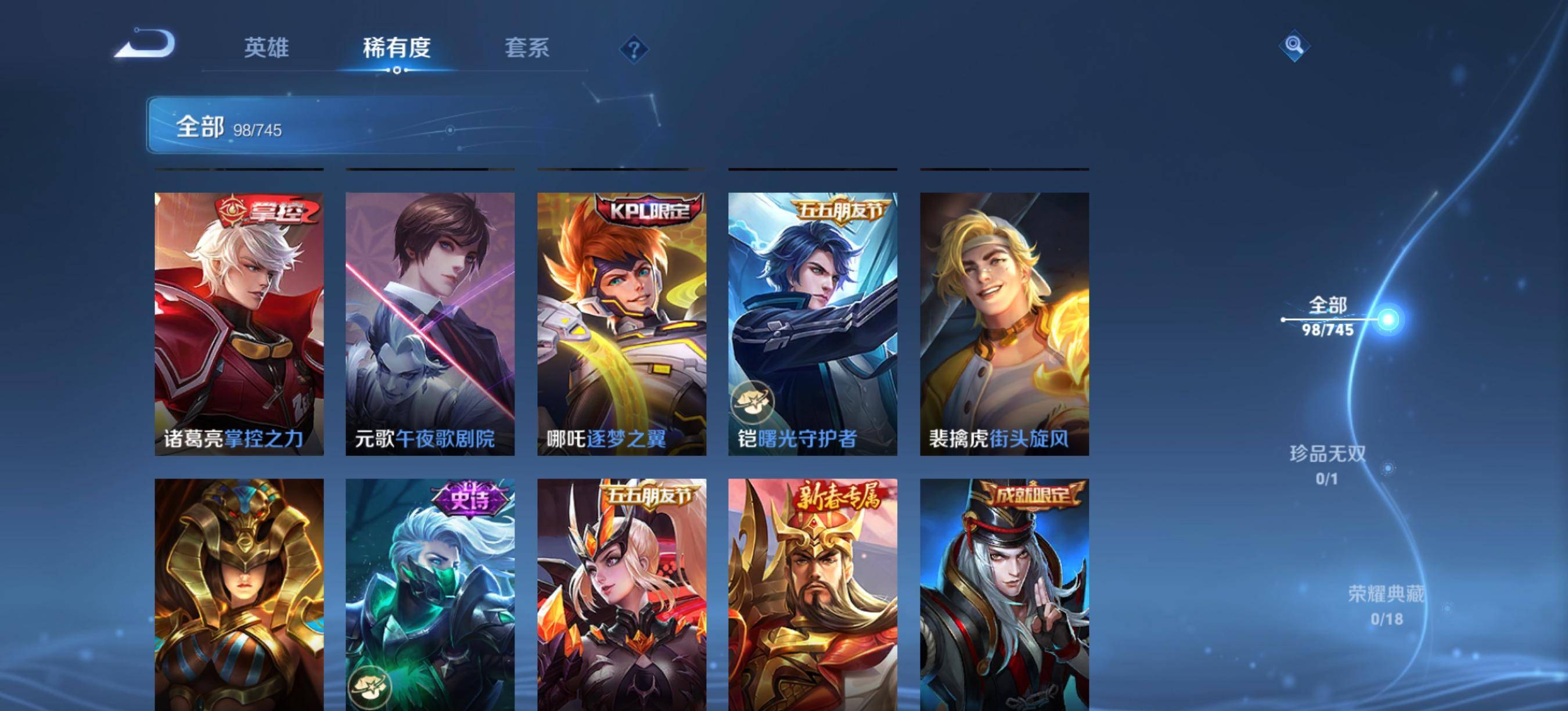Screen dimensions: 1568x711
Task: Choose the 诸葛亮 掌控之力 skin card
Action: [239, 324]
